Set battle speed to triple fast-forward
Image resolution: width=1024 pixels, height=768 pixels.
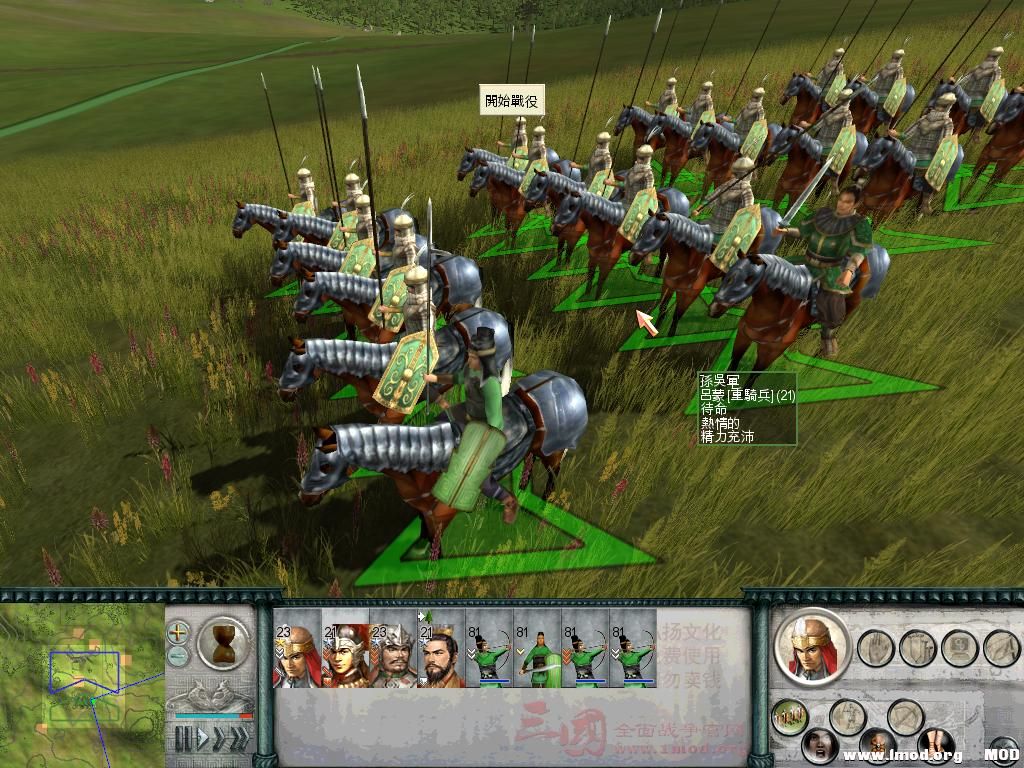(240, 739)
